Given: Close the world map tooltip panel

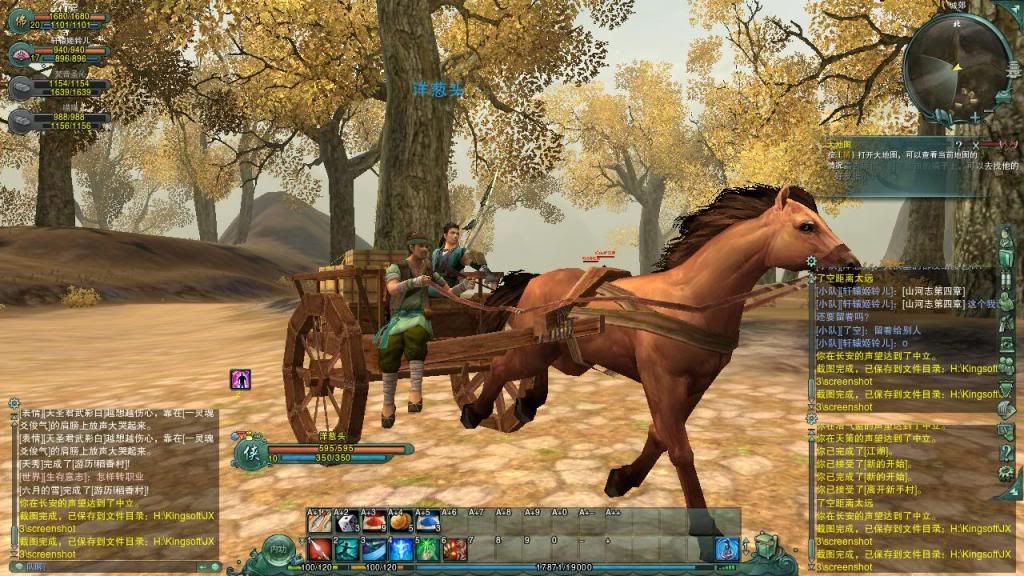Looking at the screenshot, I should (976, 145).
